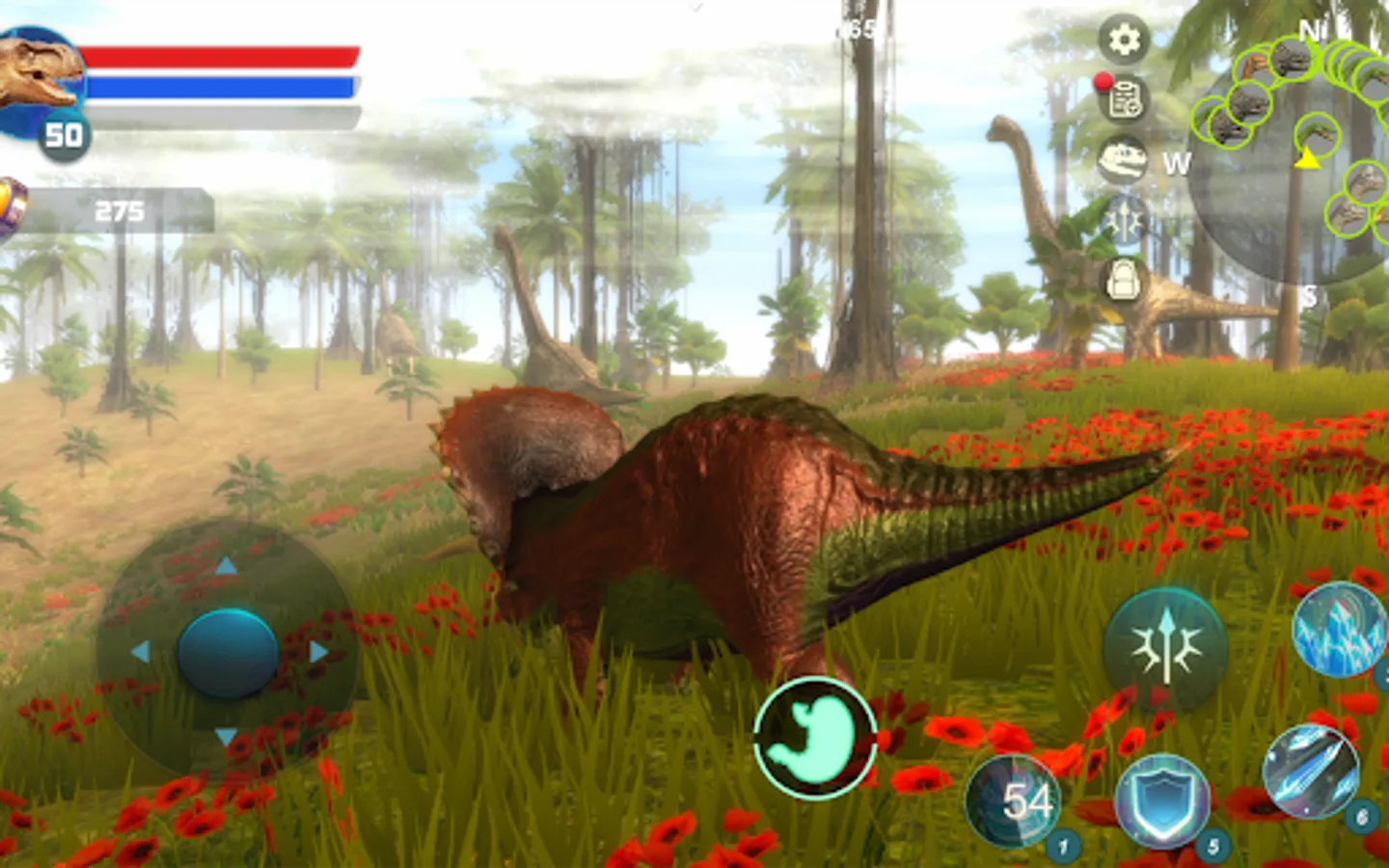This screenshot has height=868, width=1389.
Task: Tap the joystick's up arrow
Action: pos(226,566)
